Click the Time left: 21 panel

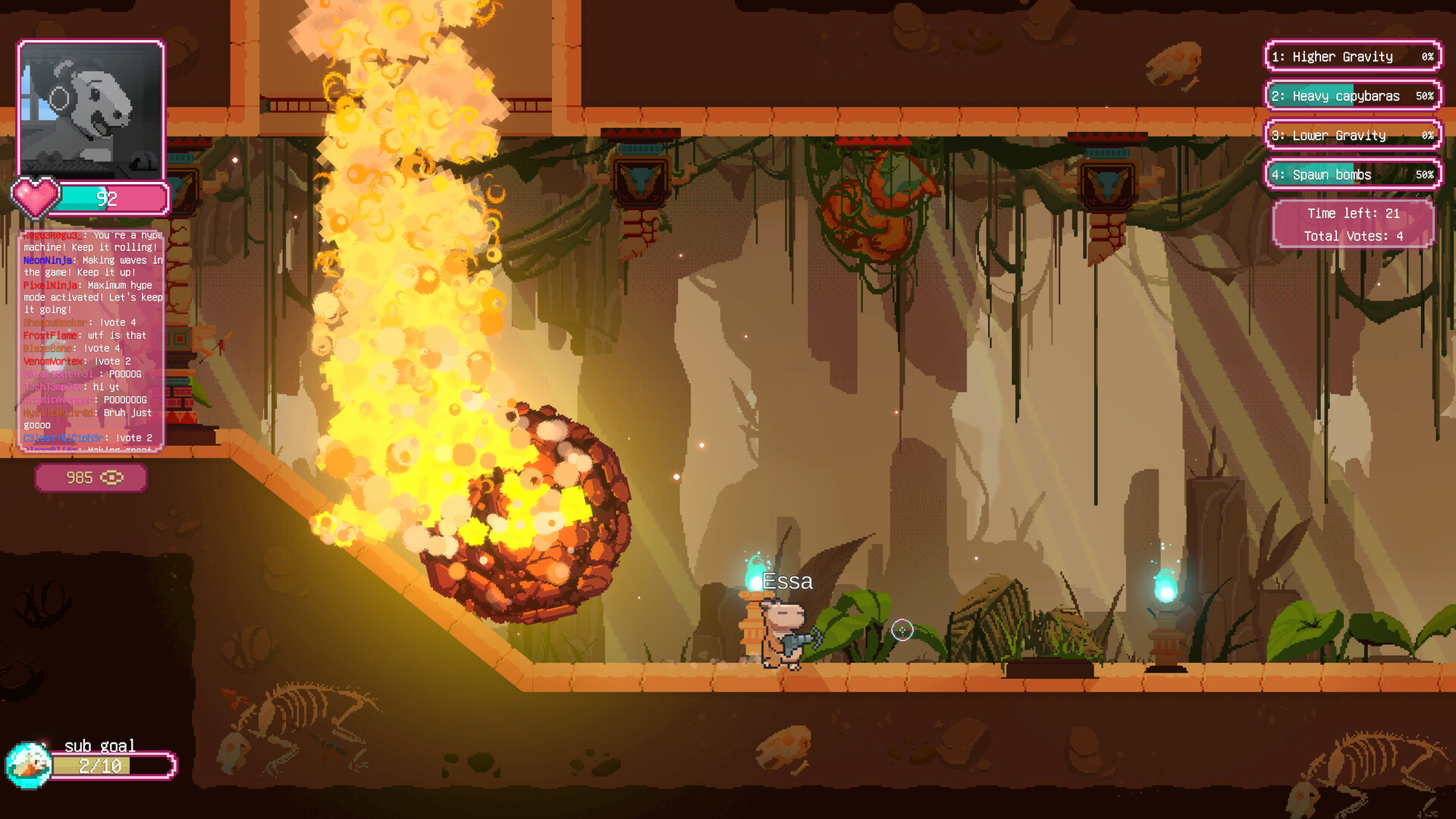(1352, 214)
